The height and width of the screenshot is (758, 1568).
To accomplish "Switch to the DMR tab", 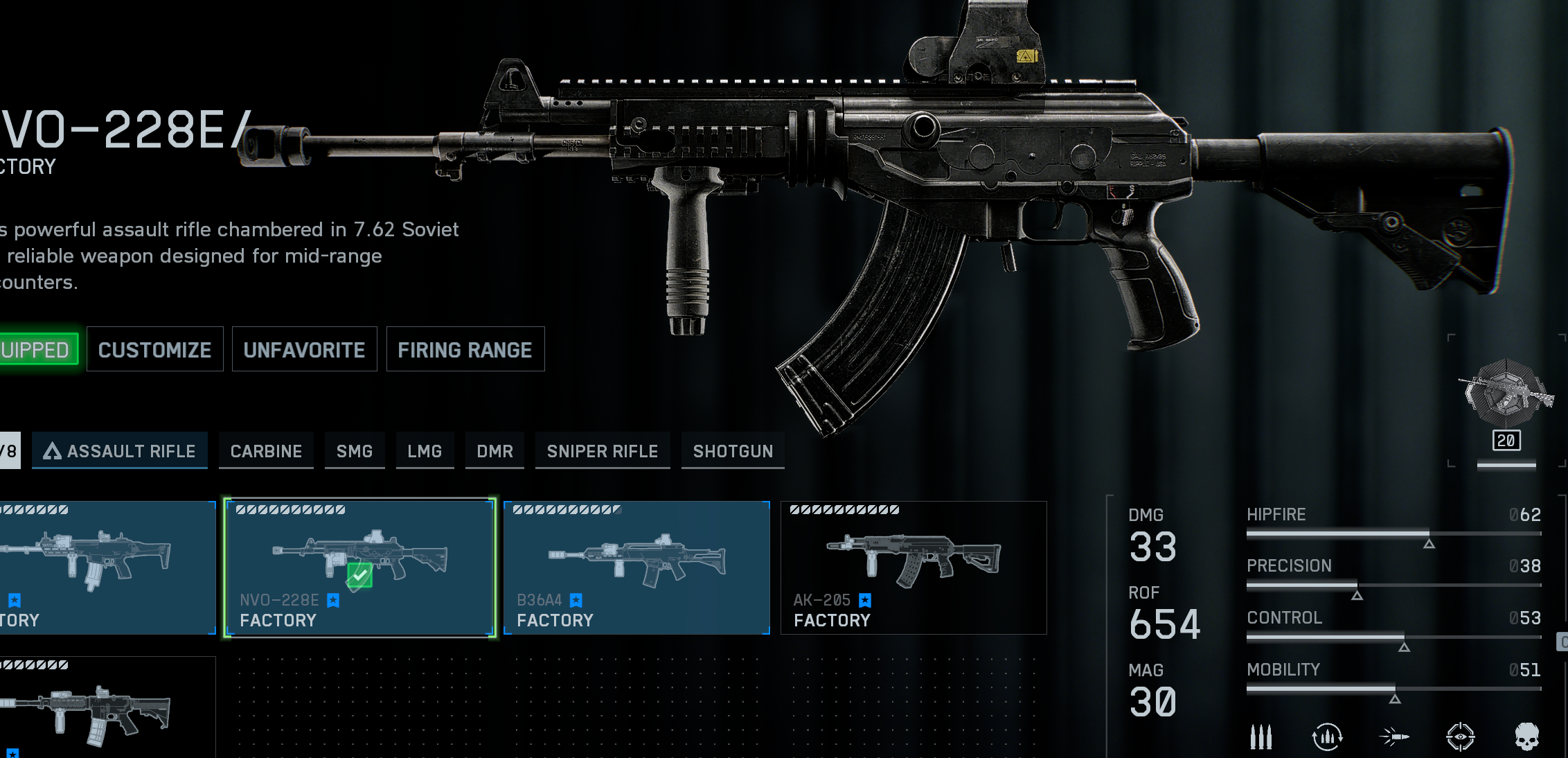I will 495,451.
